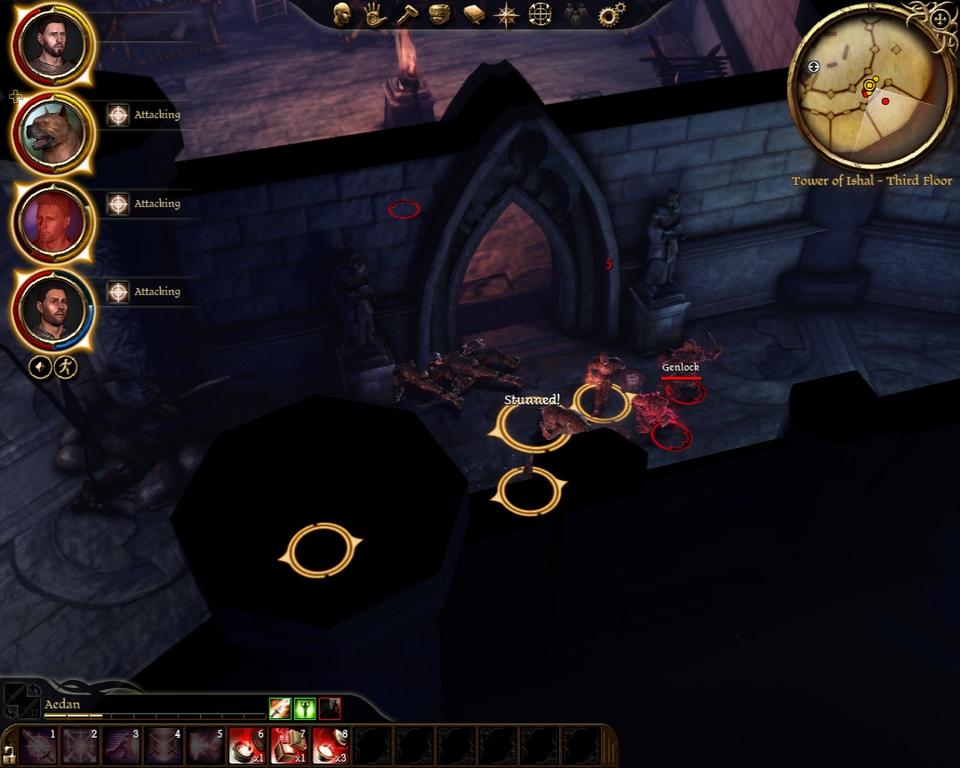Select the bottom party member portrait

[x=54, y=309]
